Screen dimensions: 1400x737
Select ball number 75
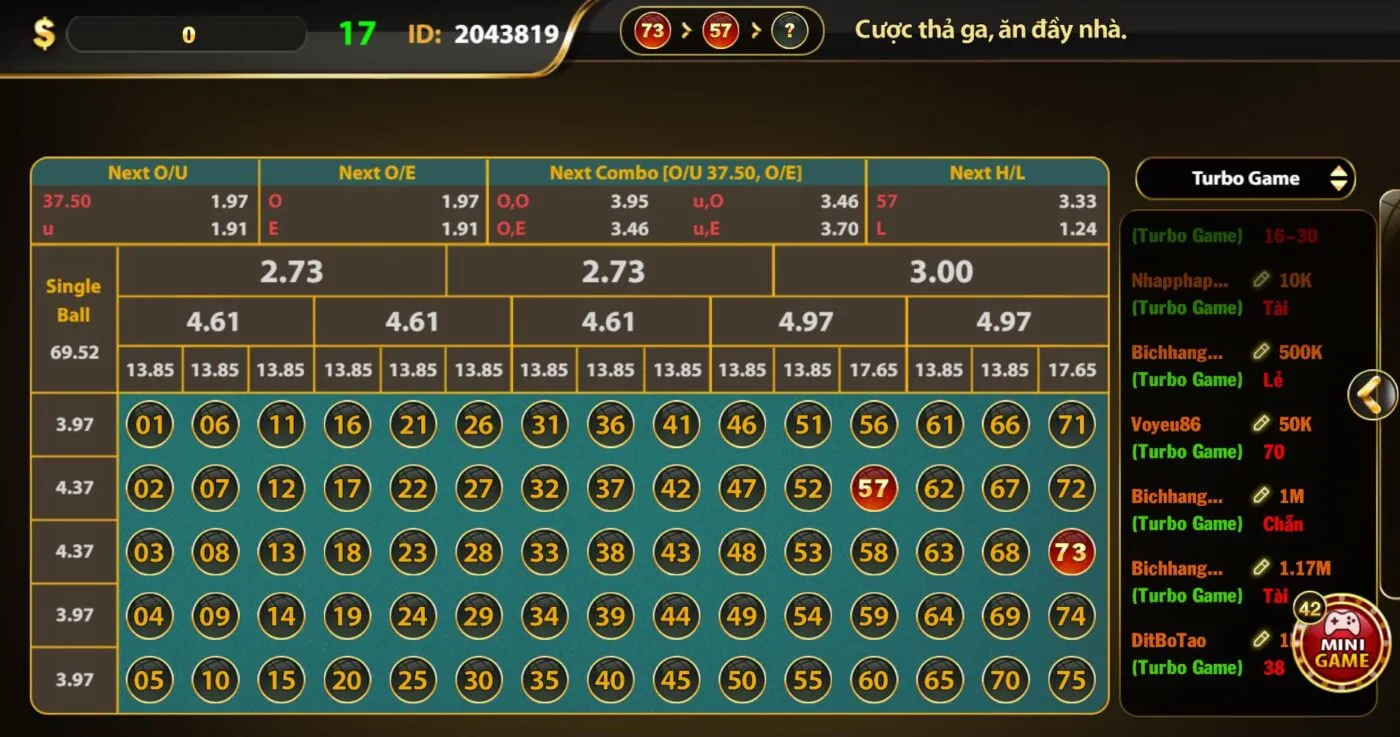(1071, 680)
